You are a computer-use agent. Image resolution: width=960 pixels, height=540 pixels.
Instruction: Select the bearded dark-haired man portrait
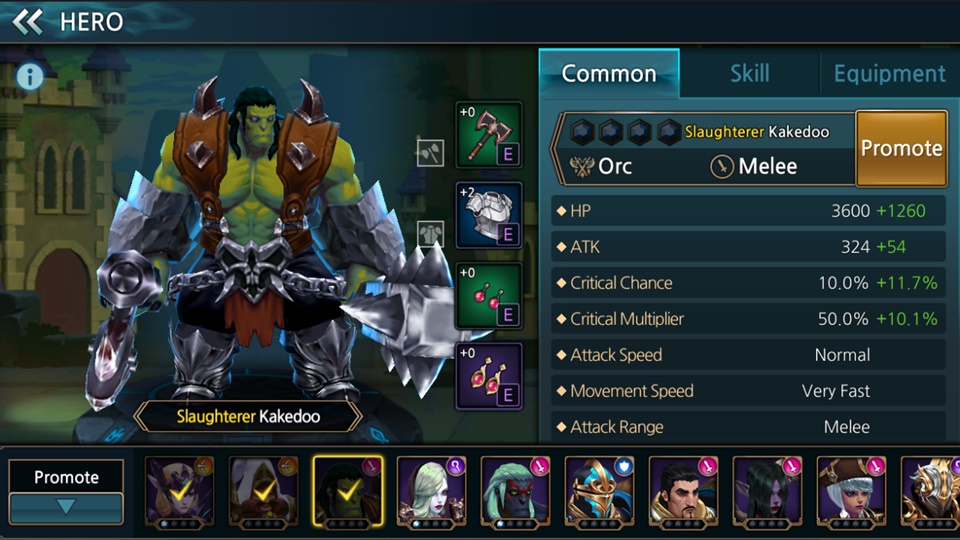point(682,491)
